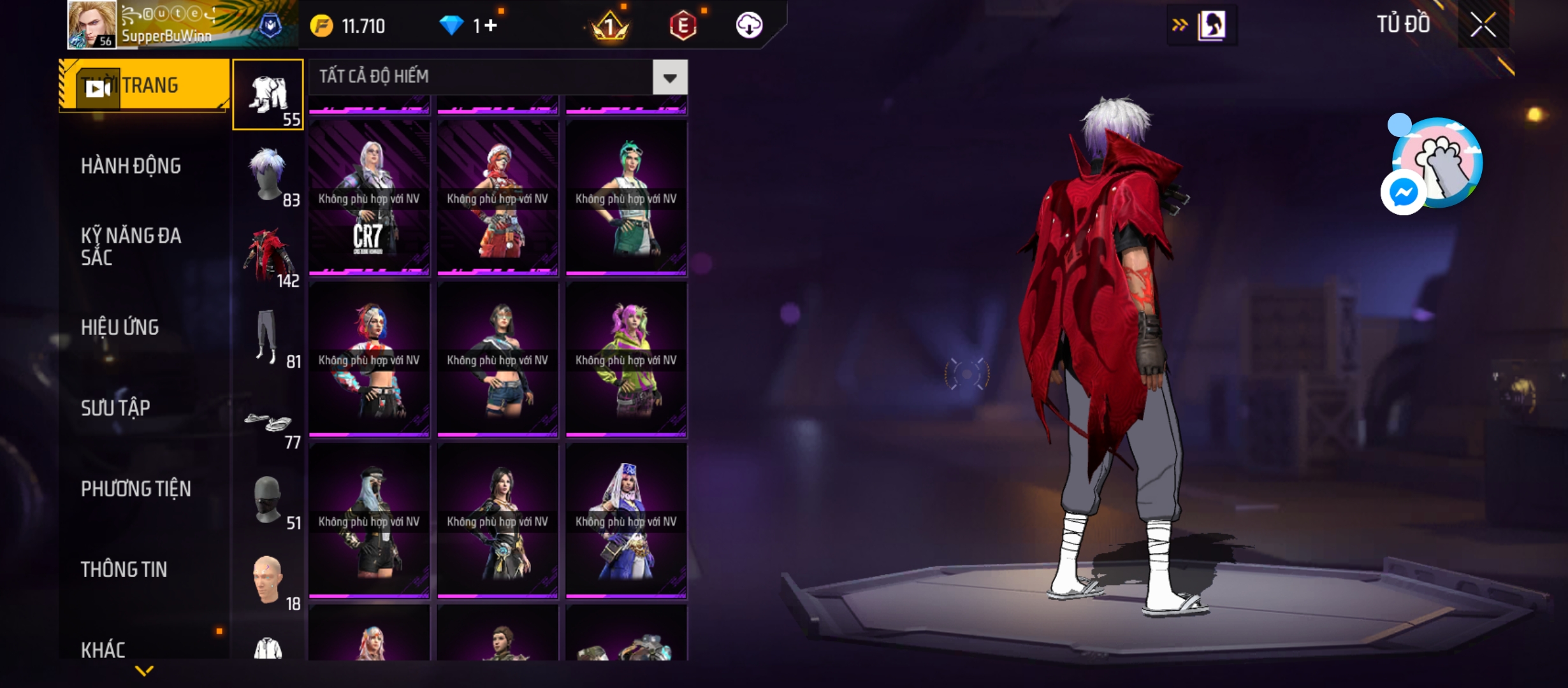This screenshot has height=688, width=1568.
Task: Go to the Sưu Tập tab
Action: (115, 408)
